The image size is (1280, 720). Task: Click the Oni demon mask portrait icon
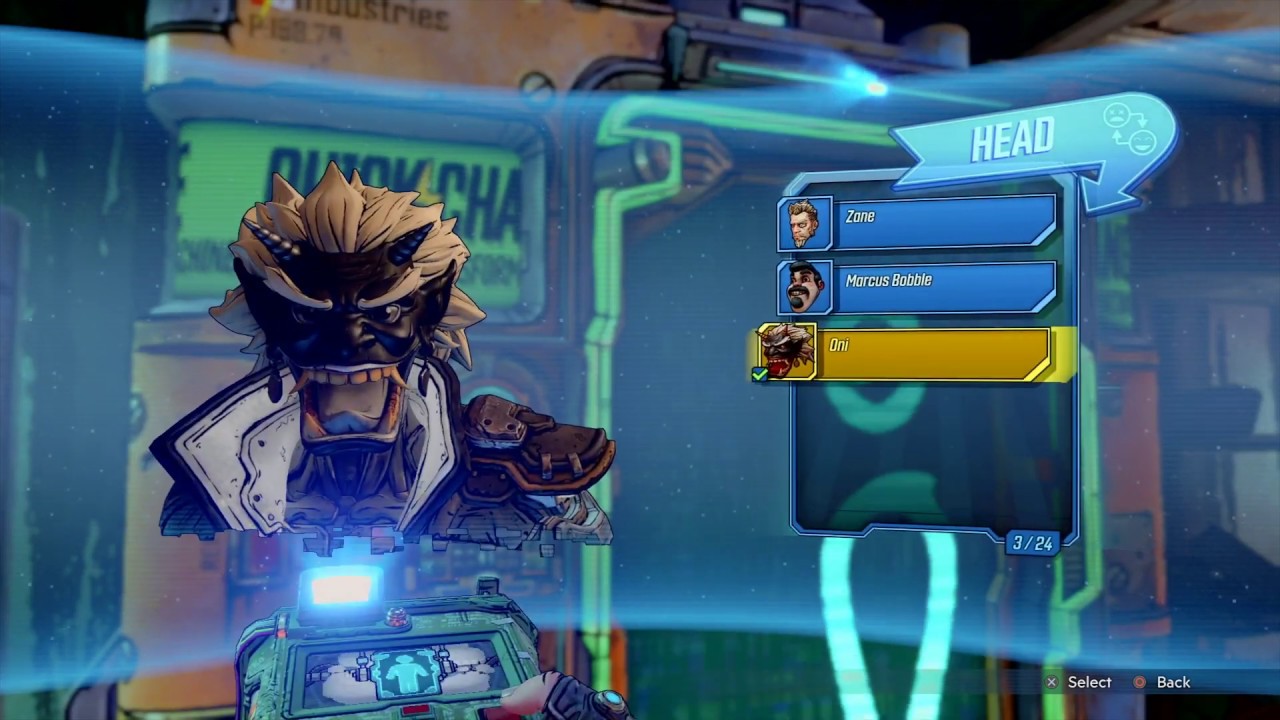785,351
